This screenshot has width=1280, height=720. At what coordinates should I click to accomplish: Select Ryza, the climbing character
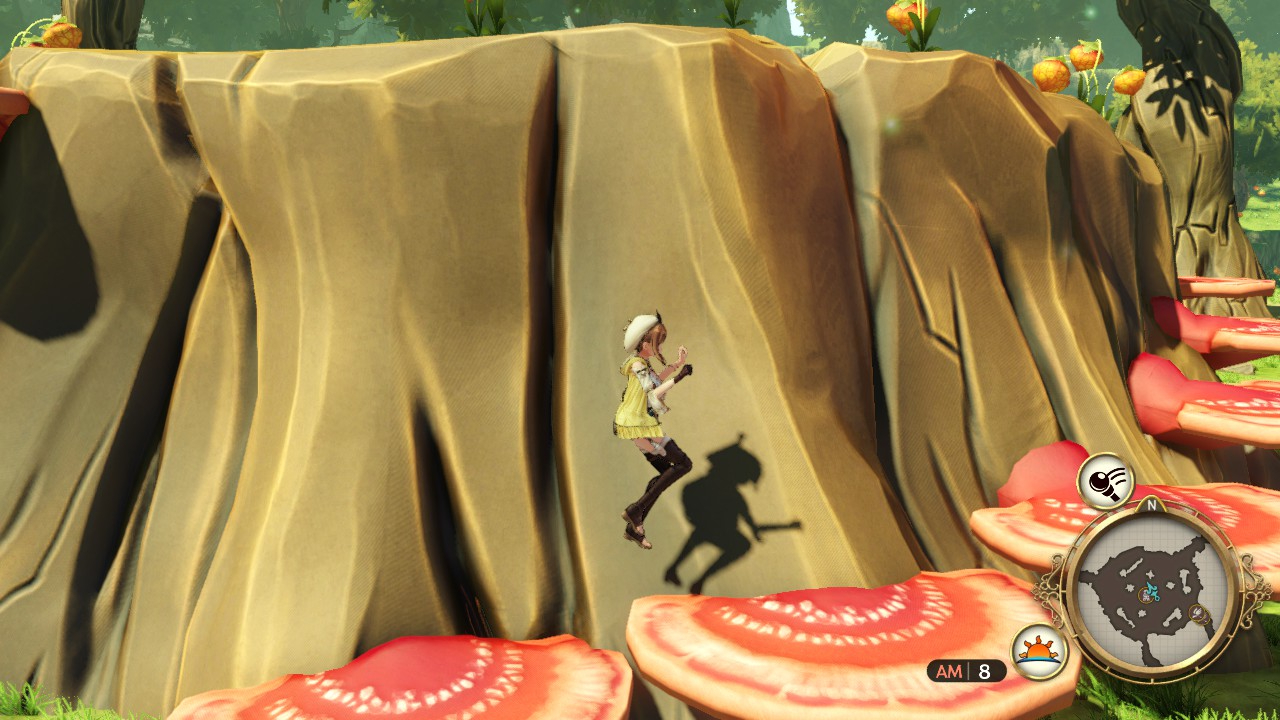[x=648, y=420]
